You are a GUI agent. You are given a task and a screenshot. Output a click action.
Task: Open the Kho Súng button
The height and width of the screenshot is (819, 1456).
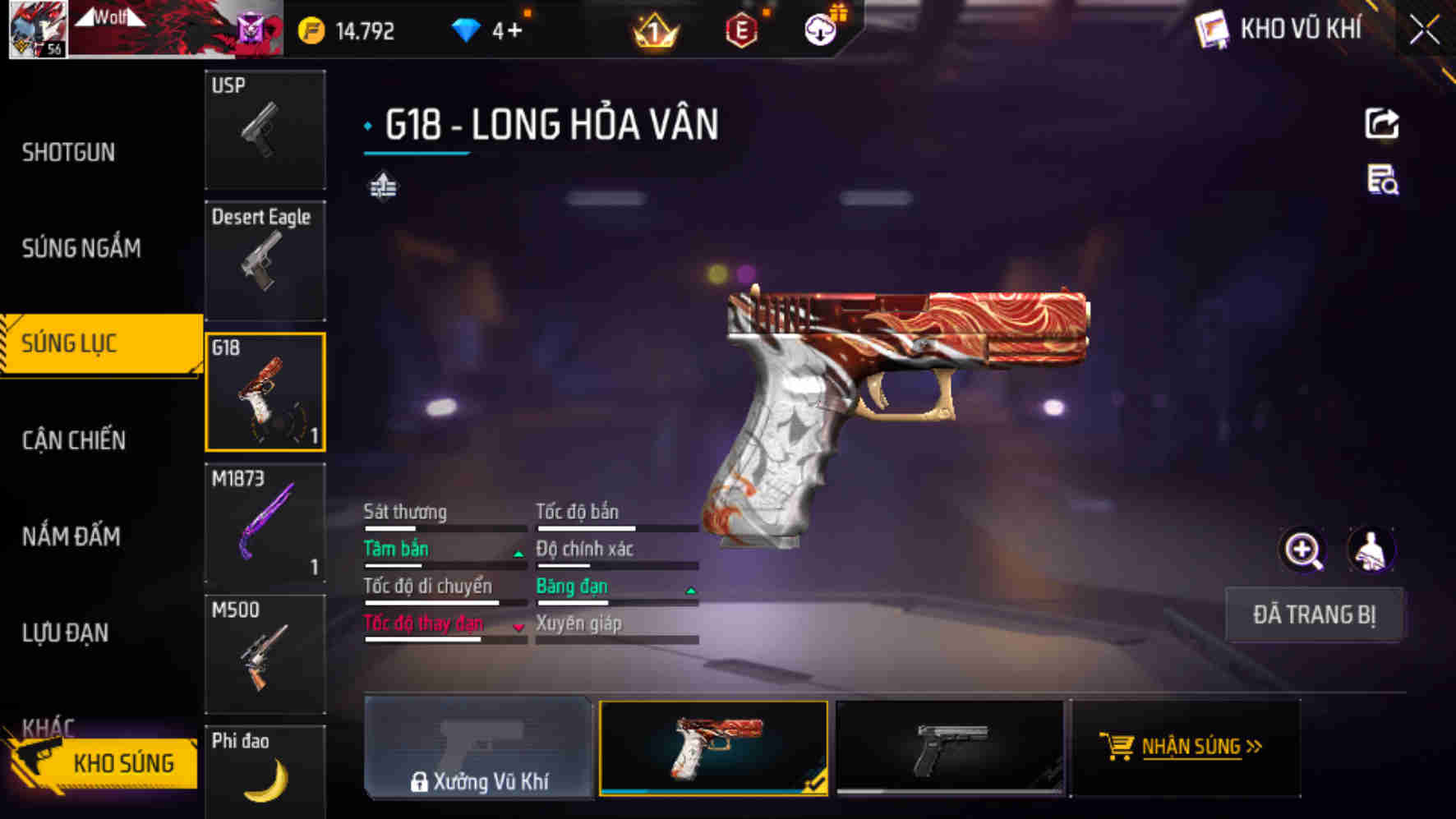107,762
